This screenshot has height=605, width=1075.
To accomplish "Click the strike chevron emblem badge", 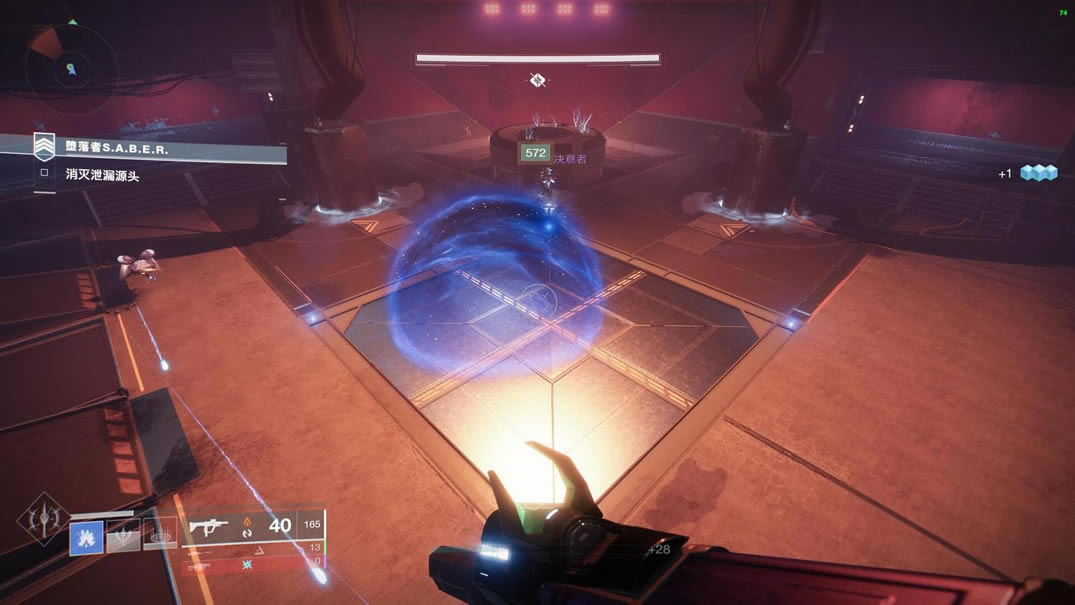I will [44, 148].
